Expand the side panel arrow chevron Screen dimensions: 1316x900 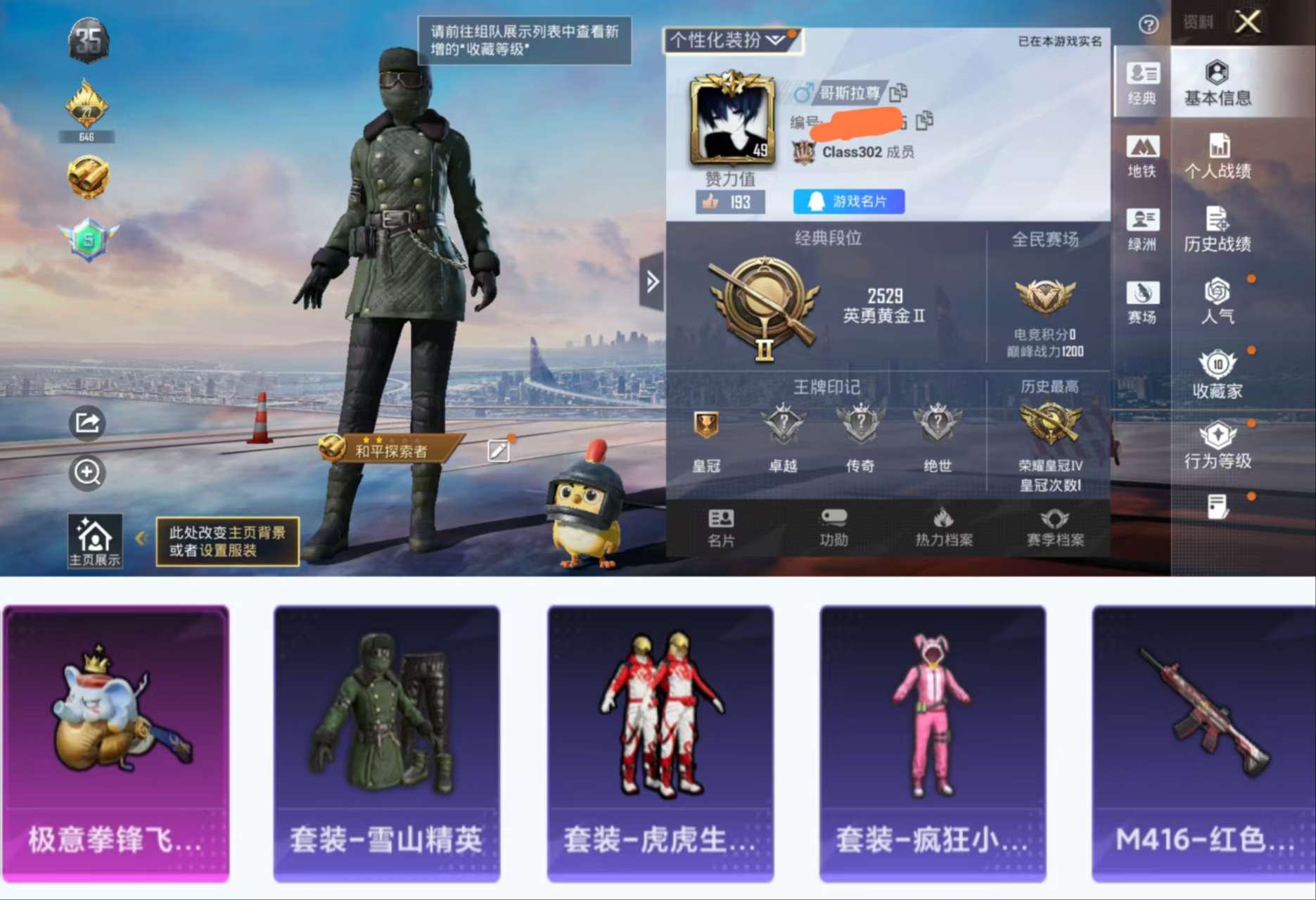pos(651,280)
